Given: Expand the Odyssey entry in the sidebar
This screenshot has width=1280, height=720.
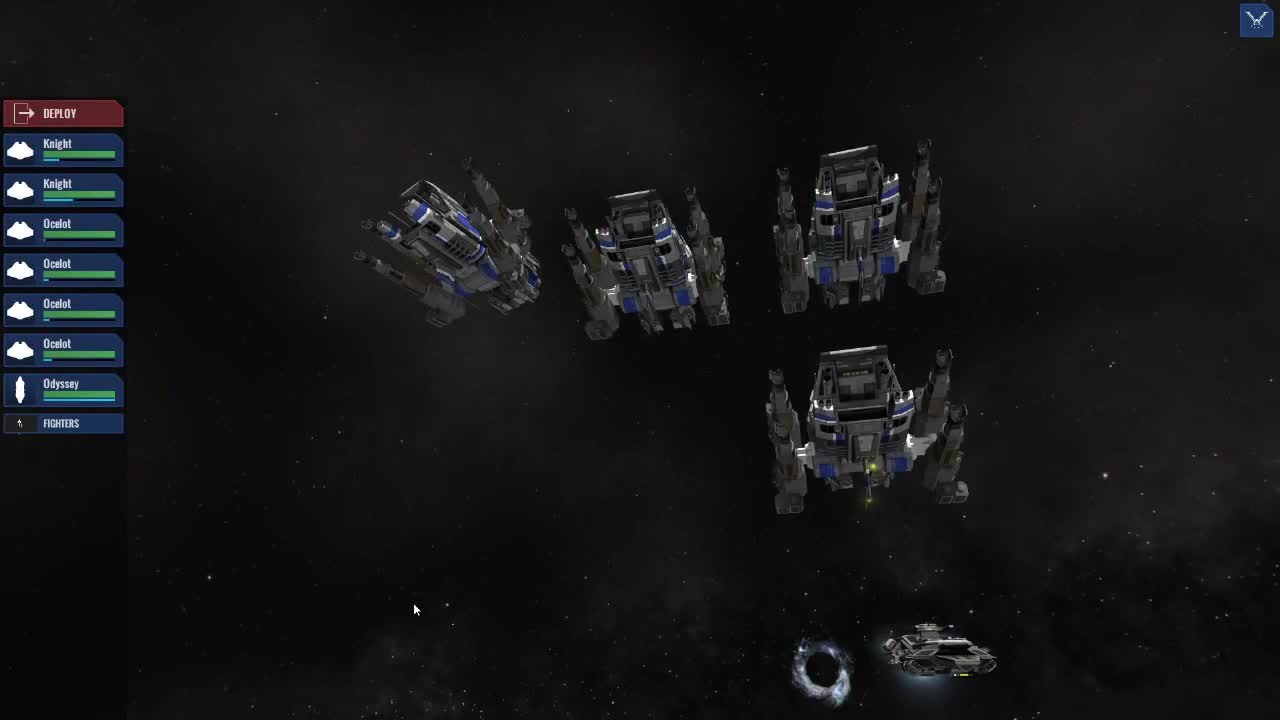Looking at the screenshot, I should 63,390.
